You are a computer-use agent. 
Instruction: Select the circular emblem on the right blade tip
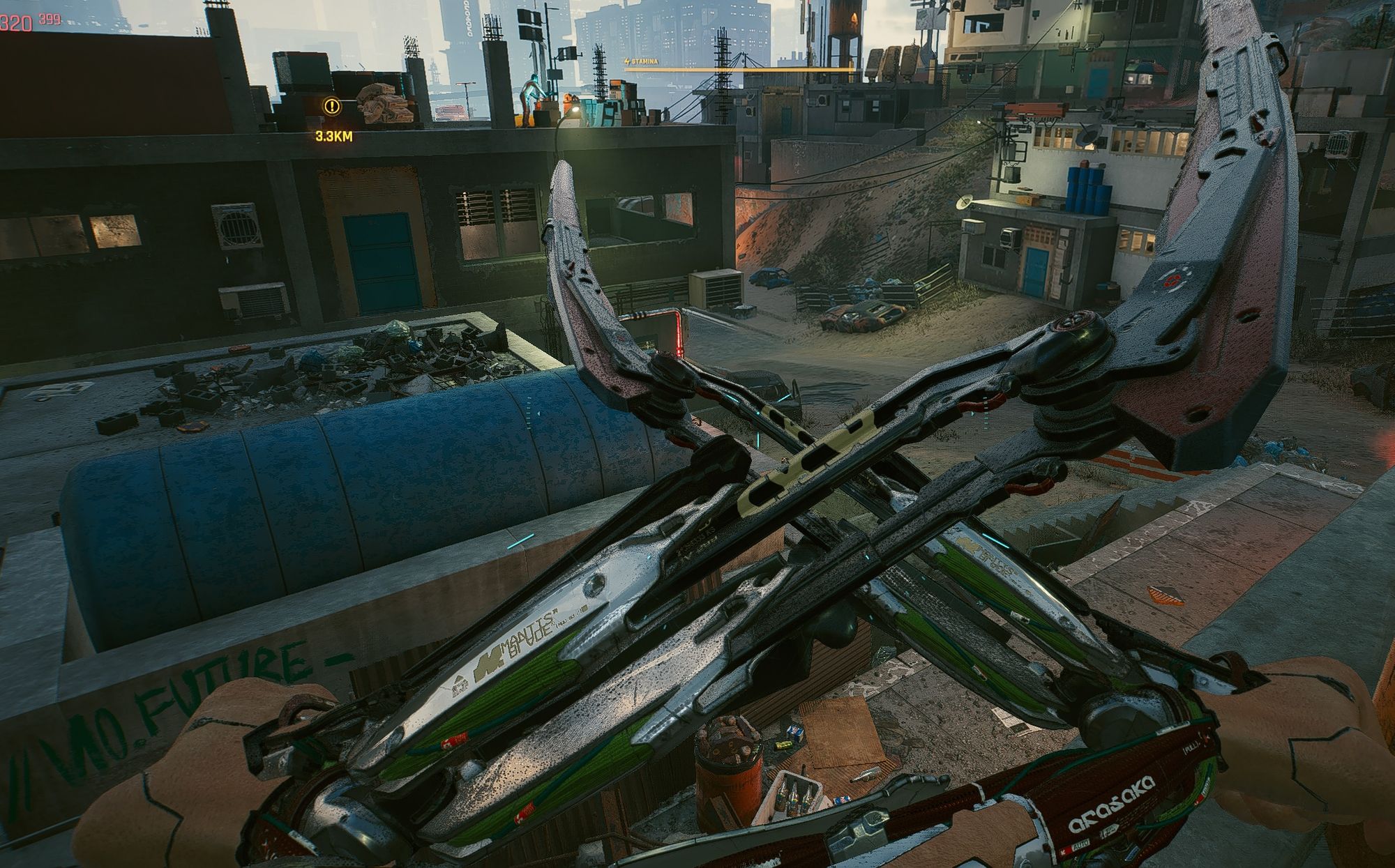[x=1172, y=282]
